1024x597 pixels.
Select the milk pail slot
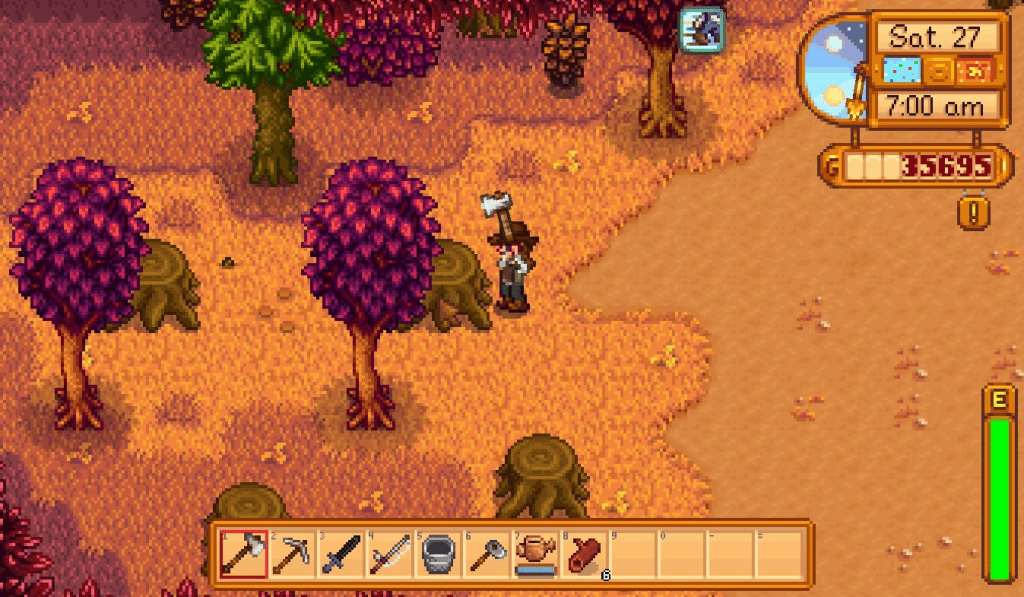tap(440, 553)
